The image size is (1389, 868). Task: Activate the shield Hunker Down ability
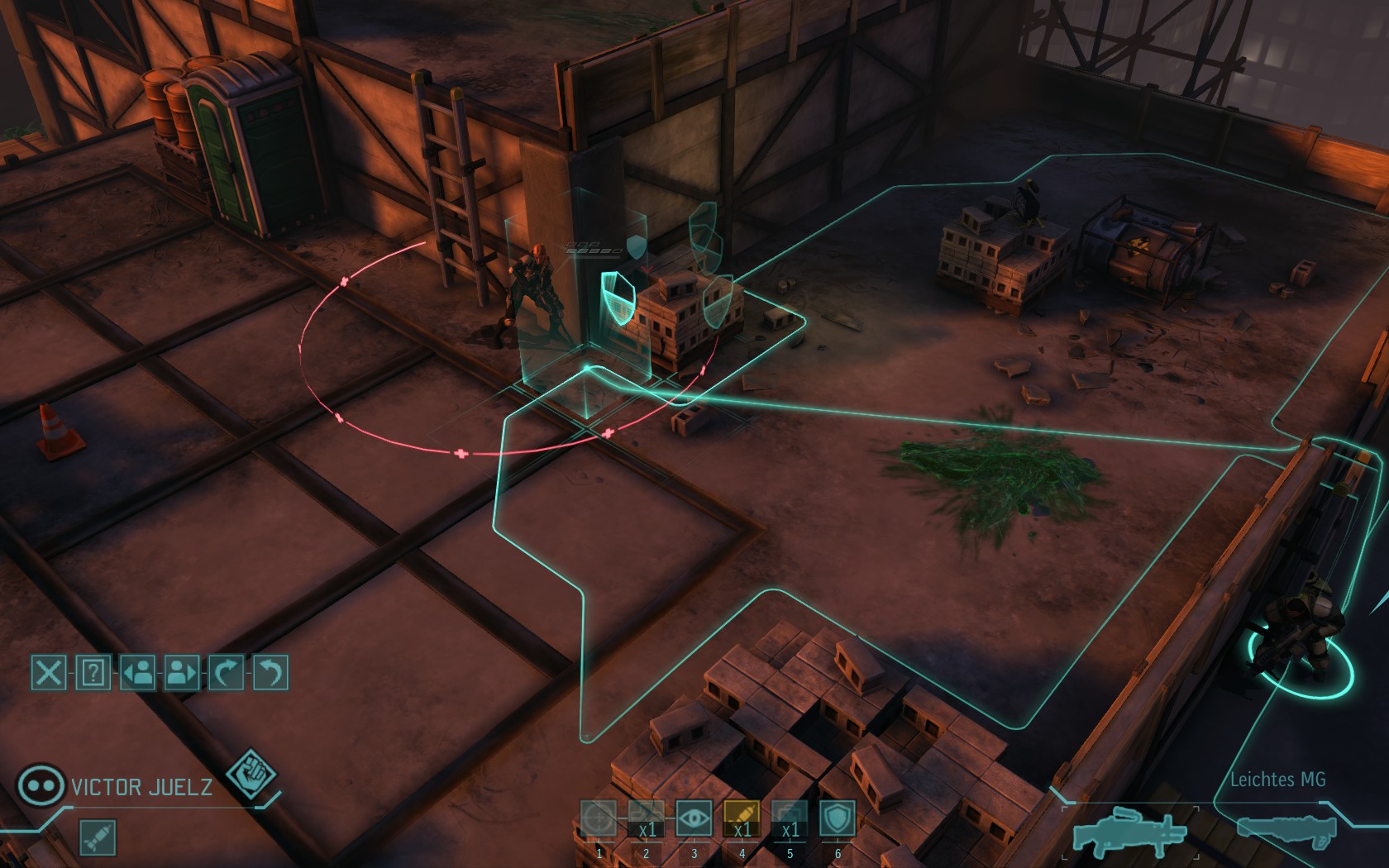(838, 819)
